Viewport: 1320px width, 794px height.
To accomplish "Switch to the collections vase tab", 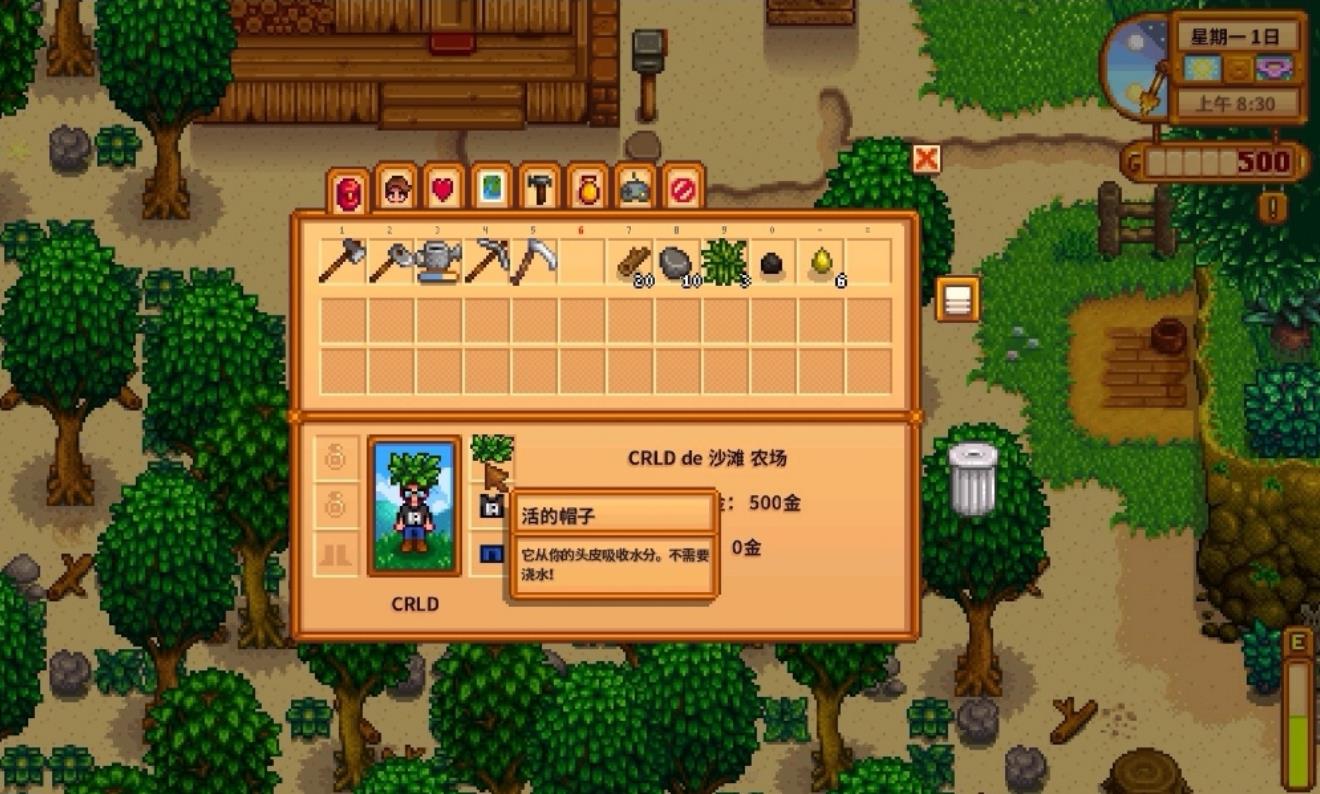I will pos(588,188).
